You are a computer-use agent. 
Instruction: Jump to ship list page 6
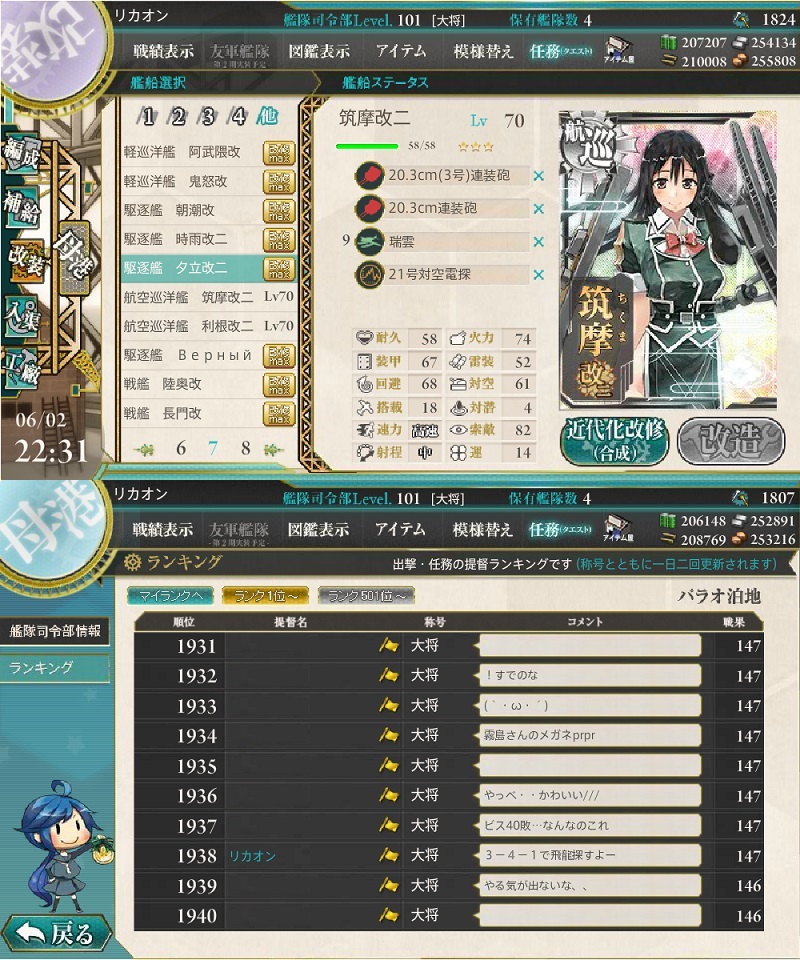(181, 448)
